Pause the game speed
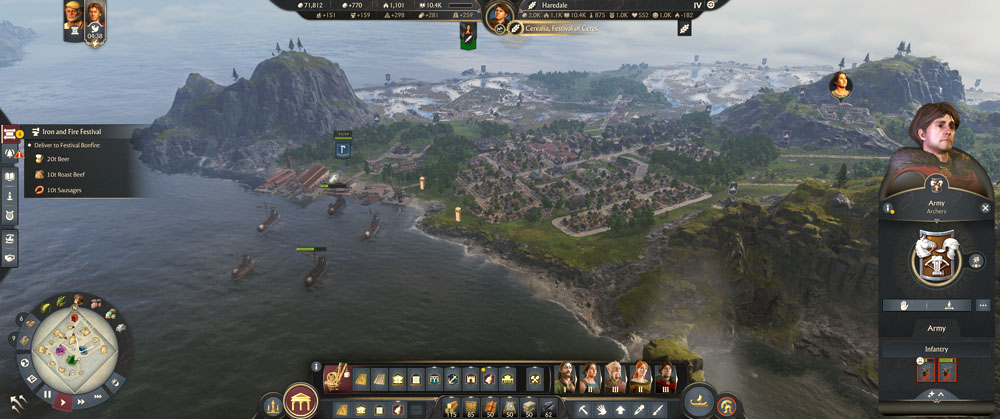The height and width of the screenshot is (419, 1000). 48,394
